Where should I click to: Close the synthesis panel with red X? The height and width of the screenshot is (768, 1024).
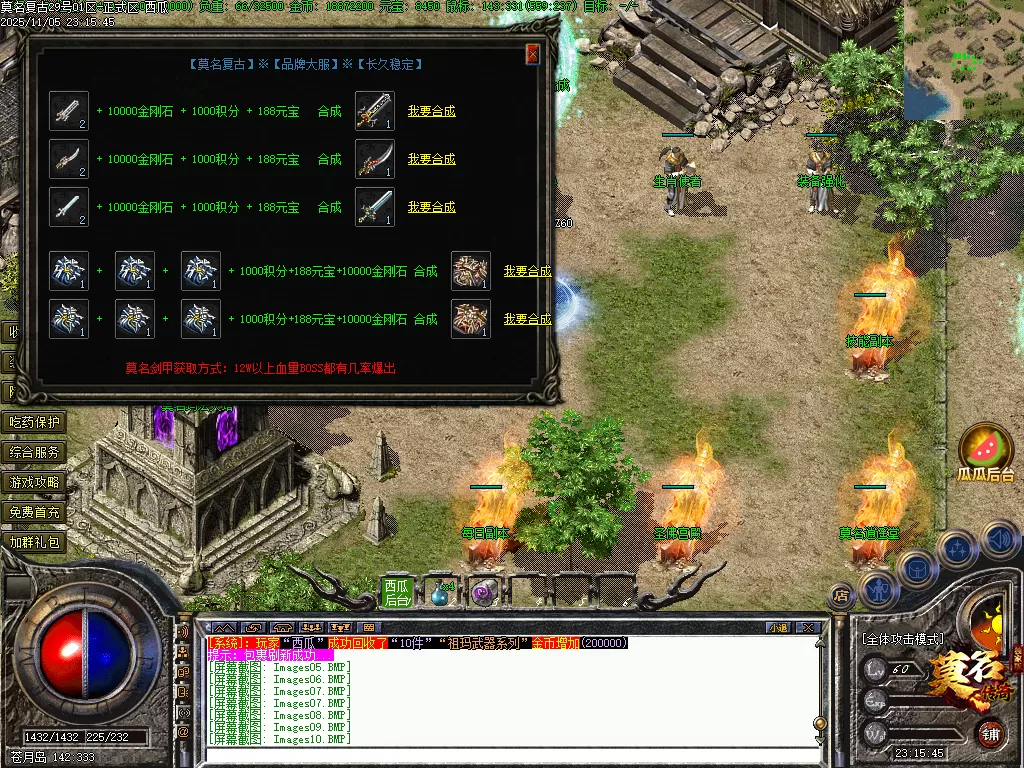[533, 54]
